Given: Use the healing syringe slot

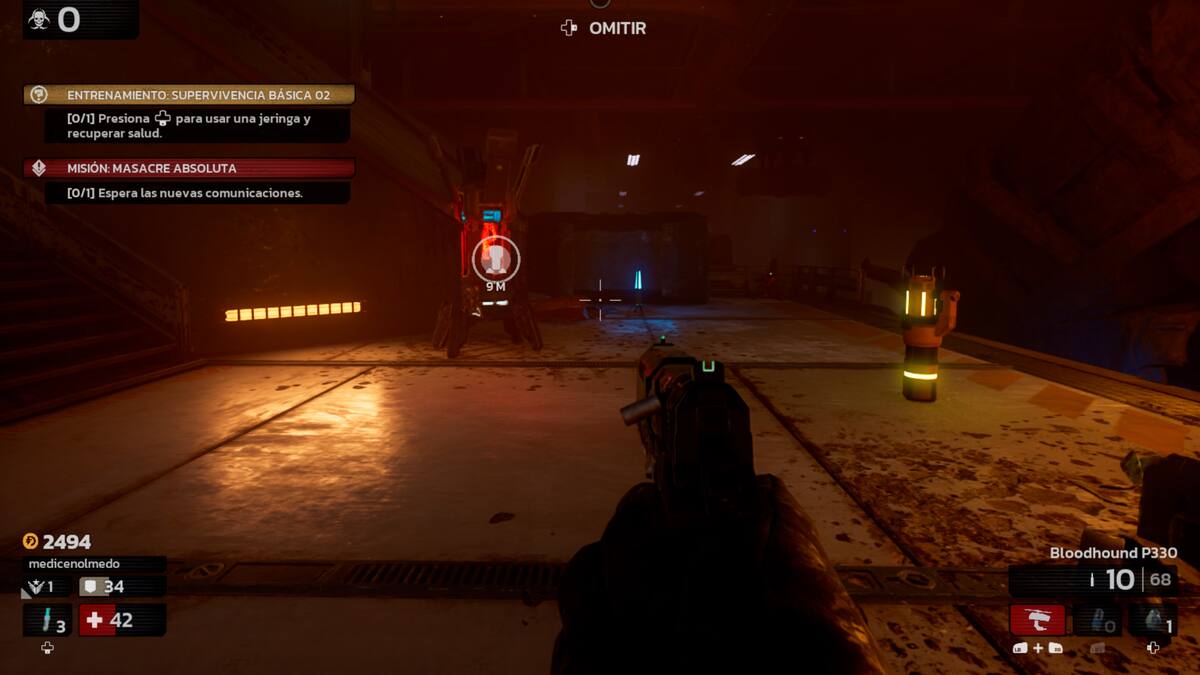Looking at the screenshot, I should (47, 621).
